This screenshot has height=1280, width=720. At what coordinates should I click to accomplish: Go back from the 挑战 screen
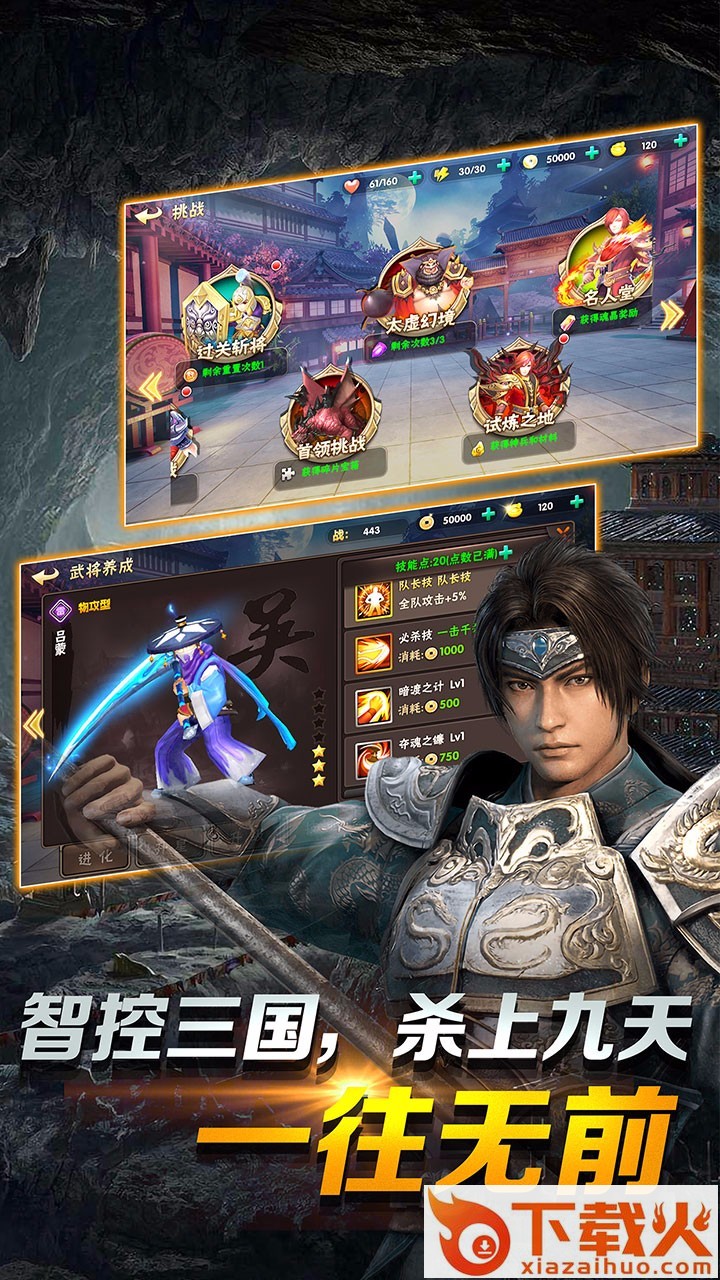(x=148, y=214)
